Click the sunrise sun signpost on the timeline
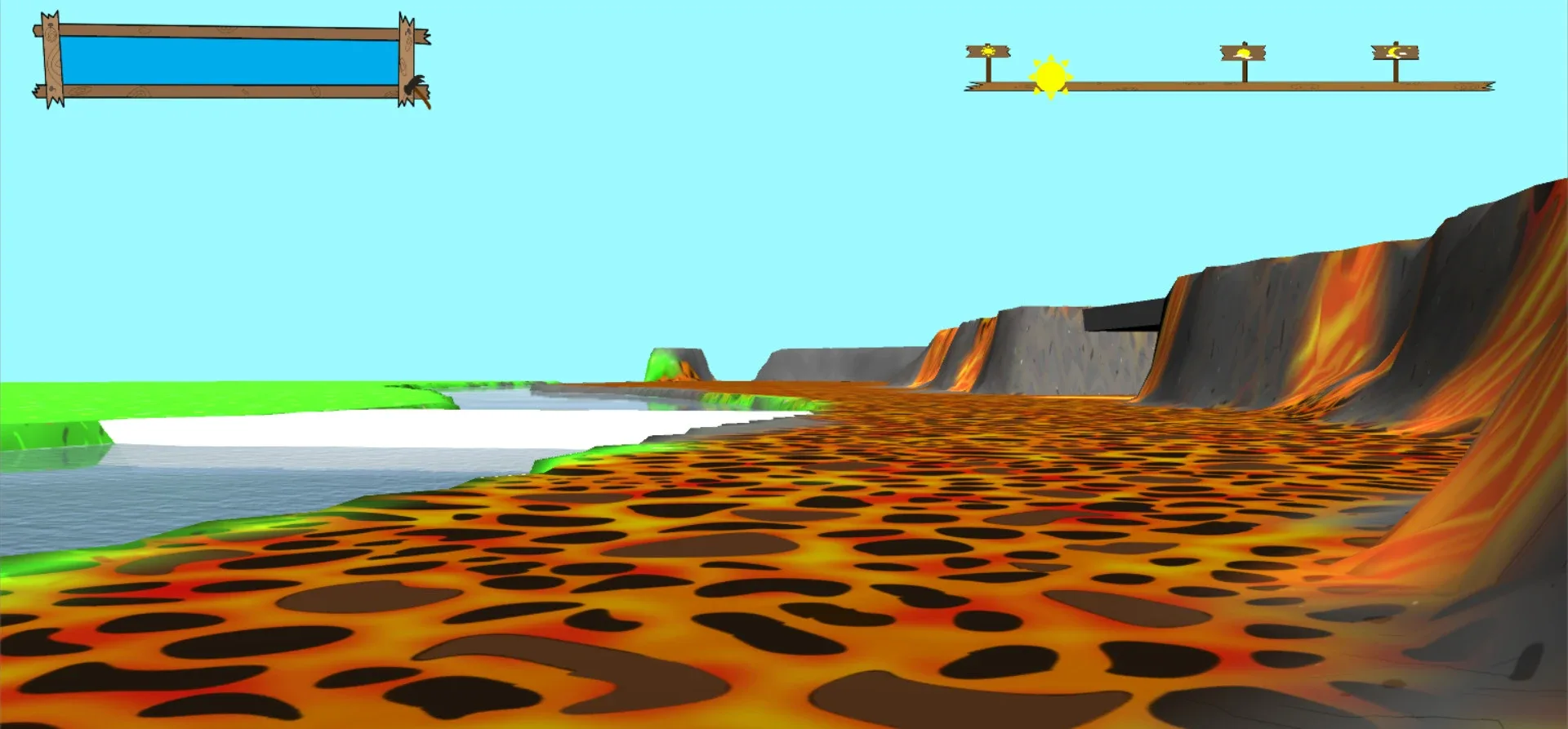 (988, 51)
